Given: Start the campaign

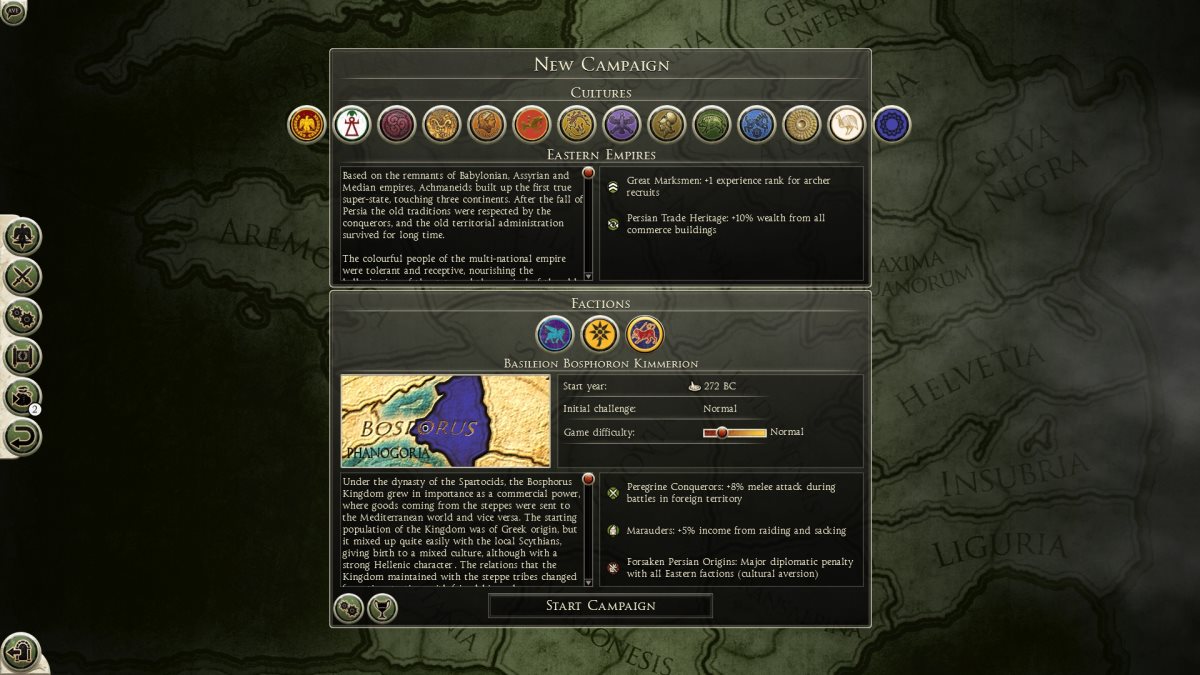Looking at the screenshot, I should click(x=600, y=605).
